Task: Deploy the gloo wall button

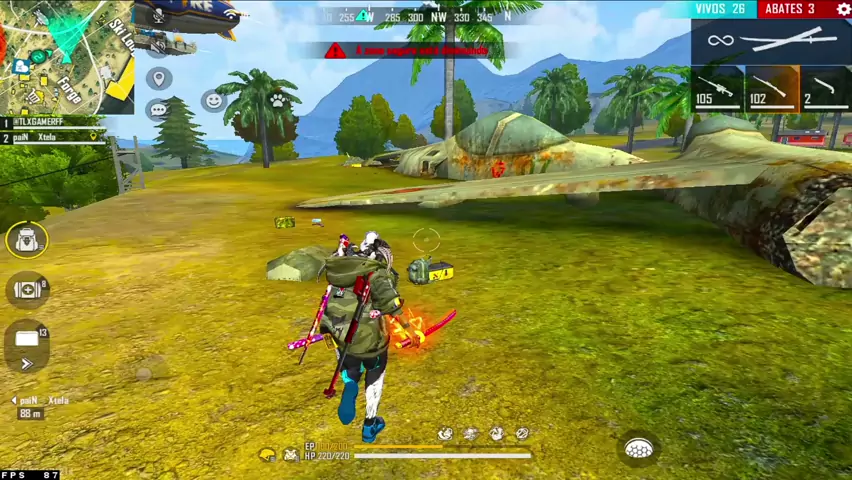Action: [x=639, y=449]
